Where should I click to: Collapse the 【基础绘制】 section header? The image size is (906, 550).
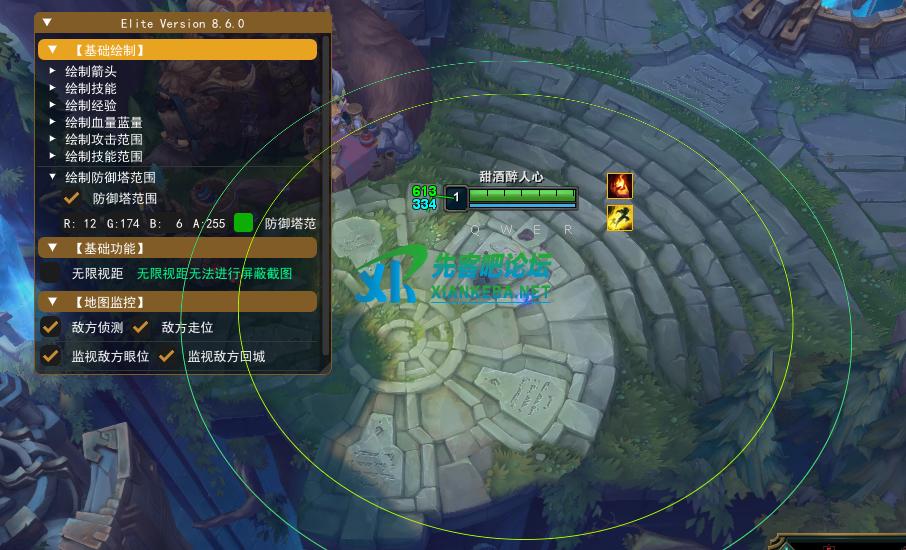coord(52,49)
